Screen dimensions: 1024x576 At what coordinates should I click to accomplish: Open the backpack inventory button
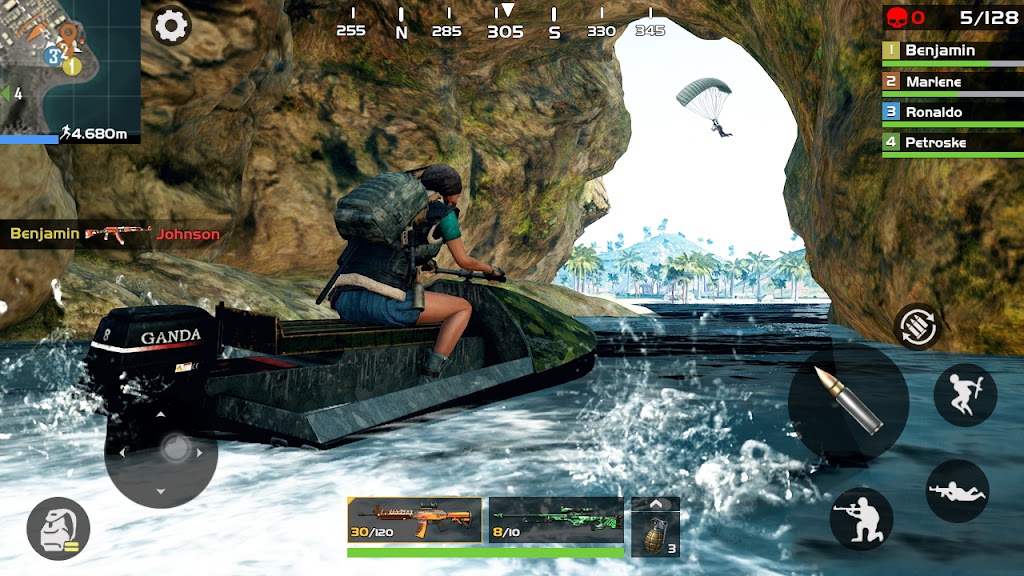58,528
